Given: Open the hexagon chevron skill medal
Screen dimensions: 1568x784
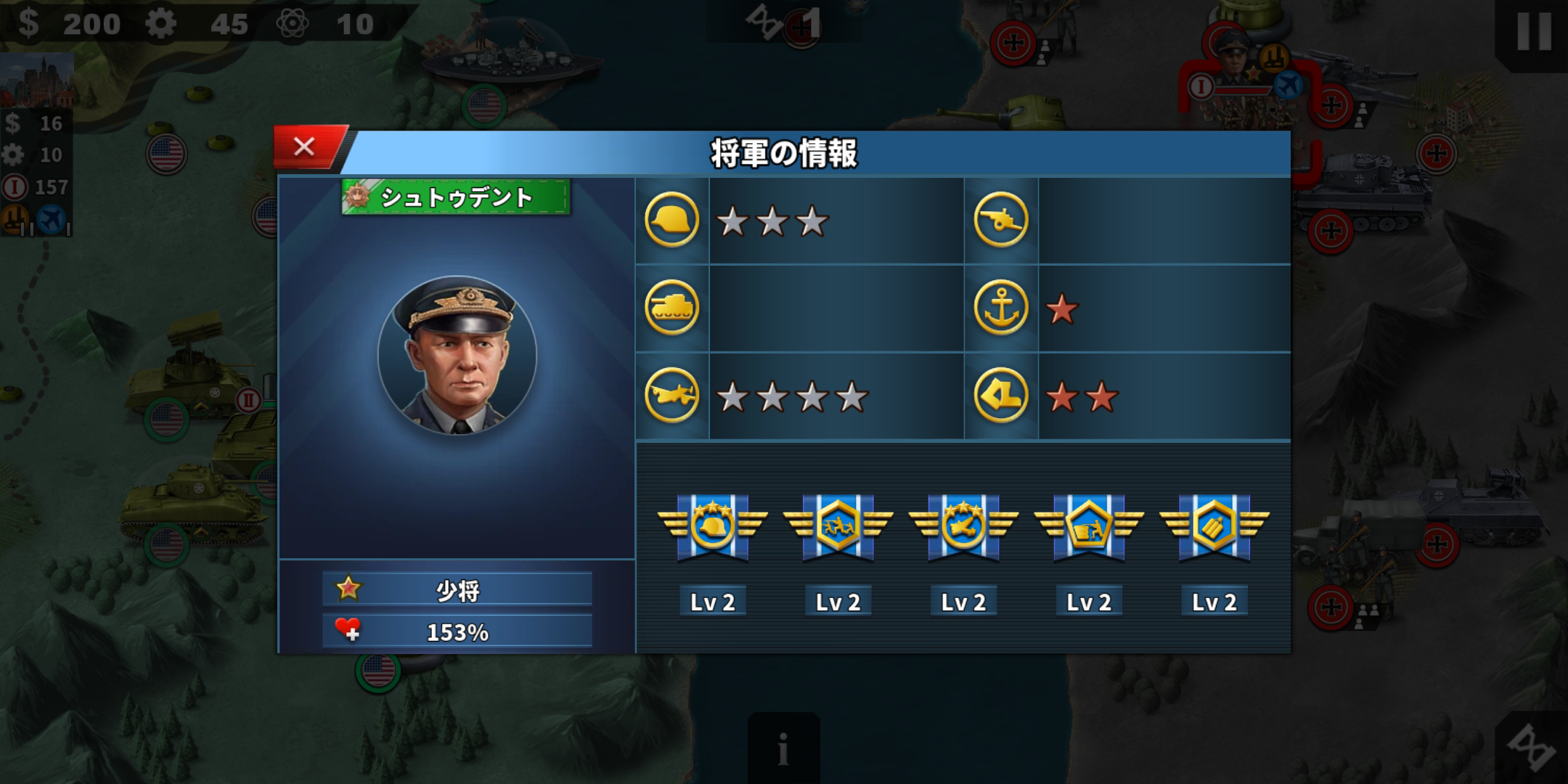Looking at the screenshot, I should point(1214,526).
